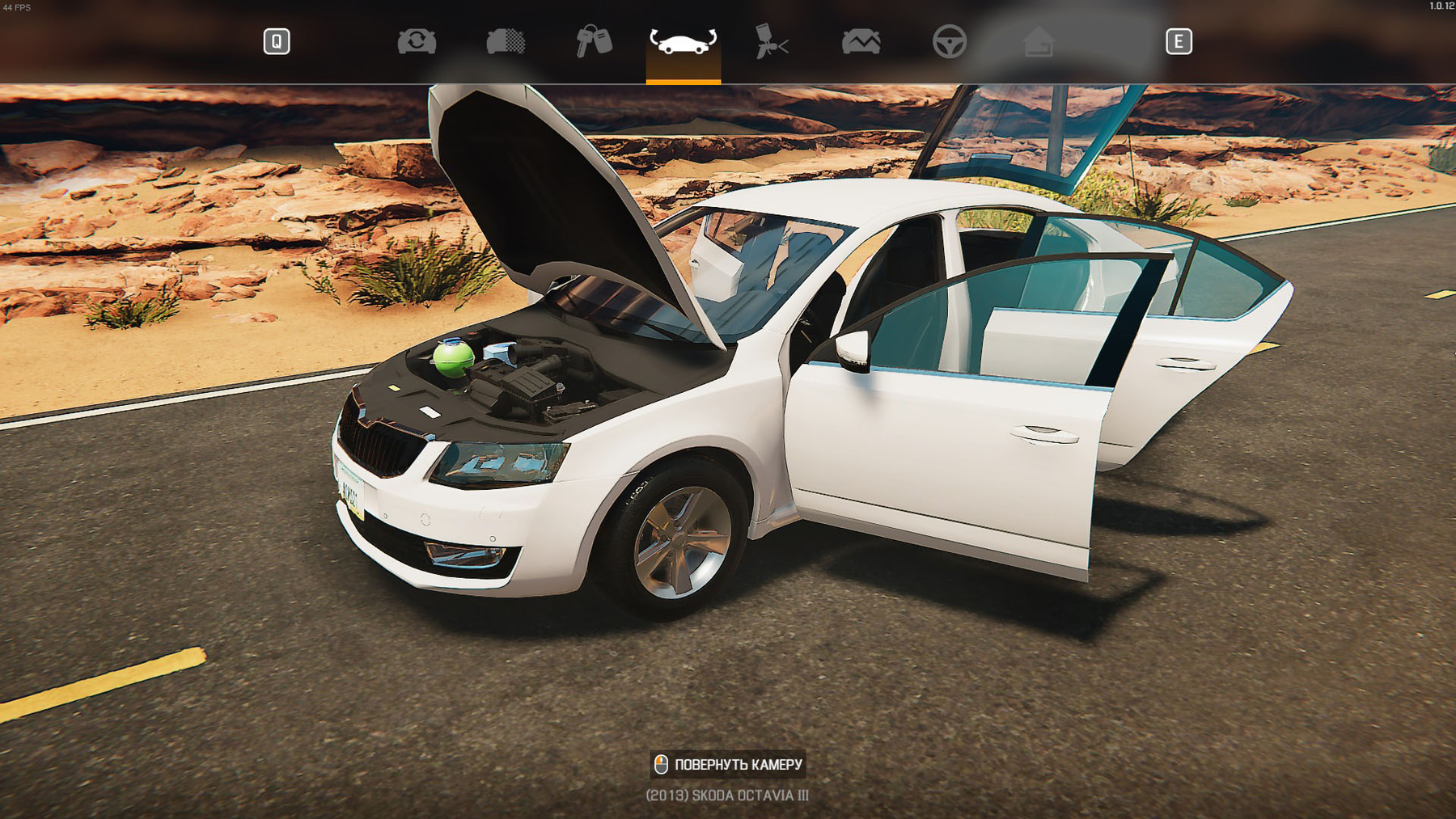Click the half-shaded car body condition icon
The image size is (1456, 819).
pyautogui.click(x=506, y=43)
